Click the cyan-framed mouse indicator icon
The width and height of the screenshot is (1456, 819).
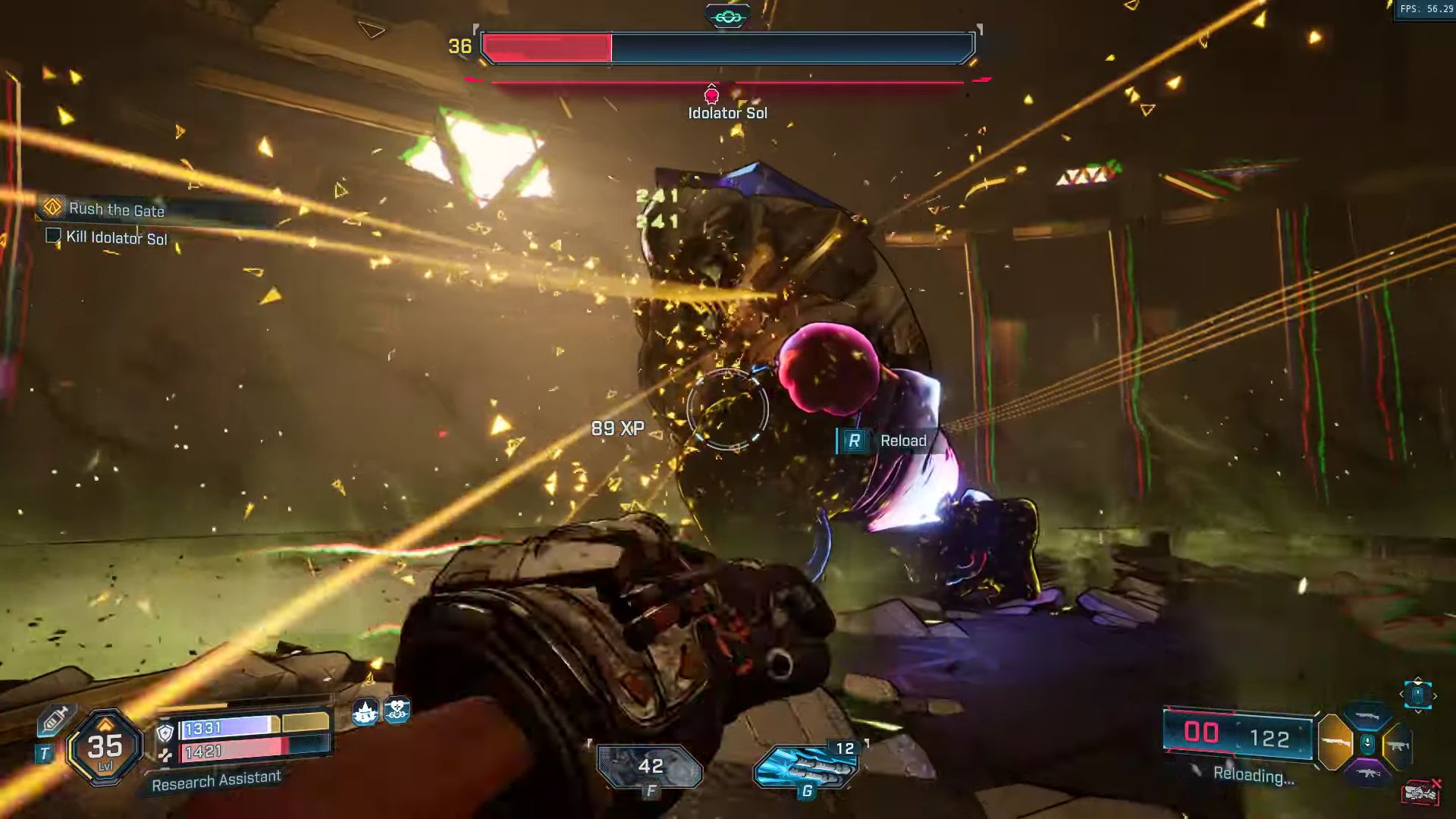coord(1417,695)
